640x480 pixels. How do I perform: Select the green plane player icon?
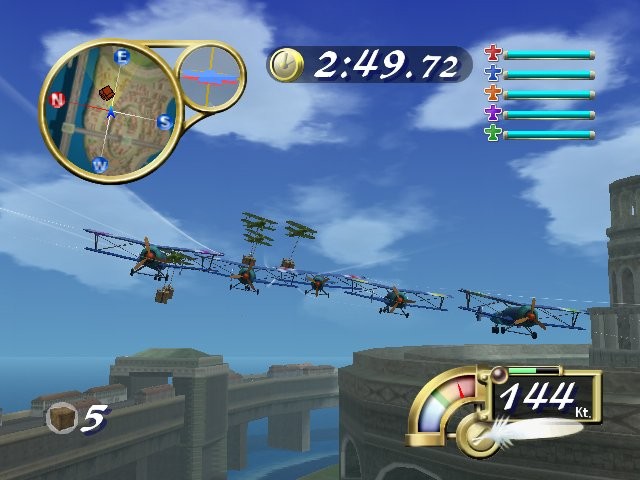coord(492,133)
